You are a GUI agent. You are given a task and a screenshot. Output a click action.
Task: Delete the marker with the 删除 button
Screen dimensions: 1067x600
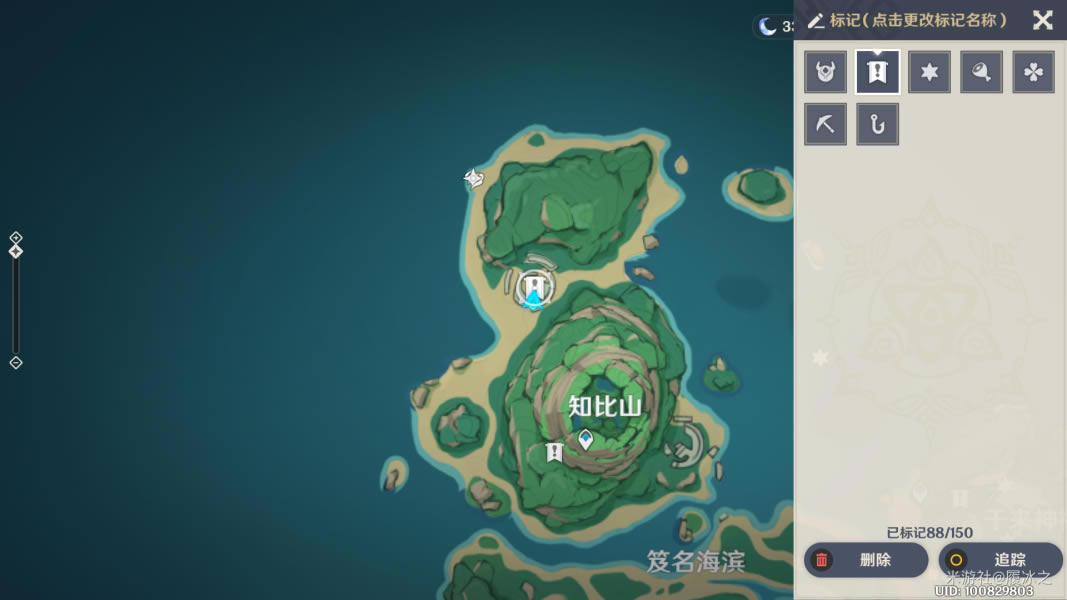(866, 560)
